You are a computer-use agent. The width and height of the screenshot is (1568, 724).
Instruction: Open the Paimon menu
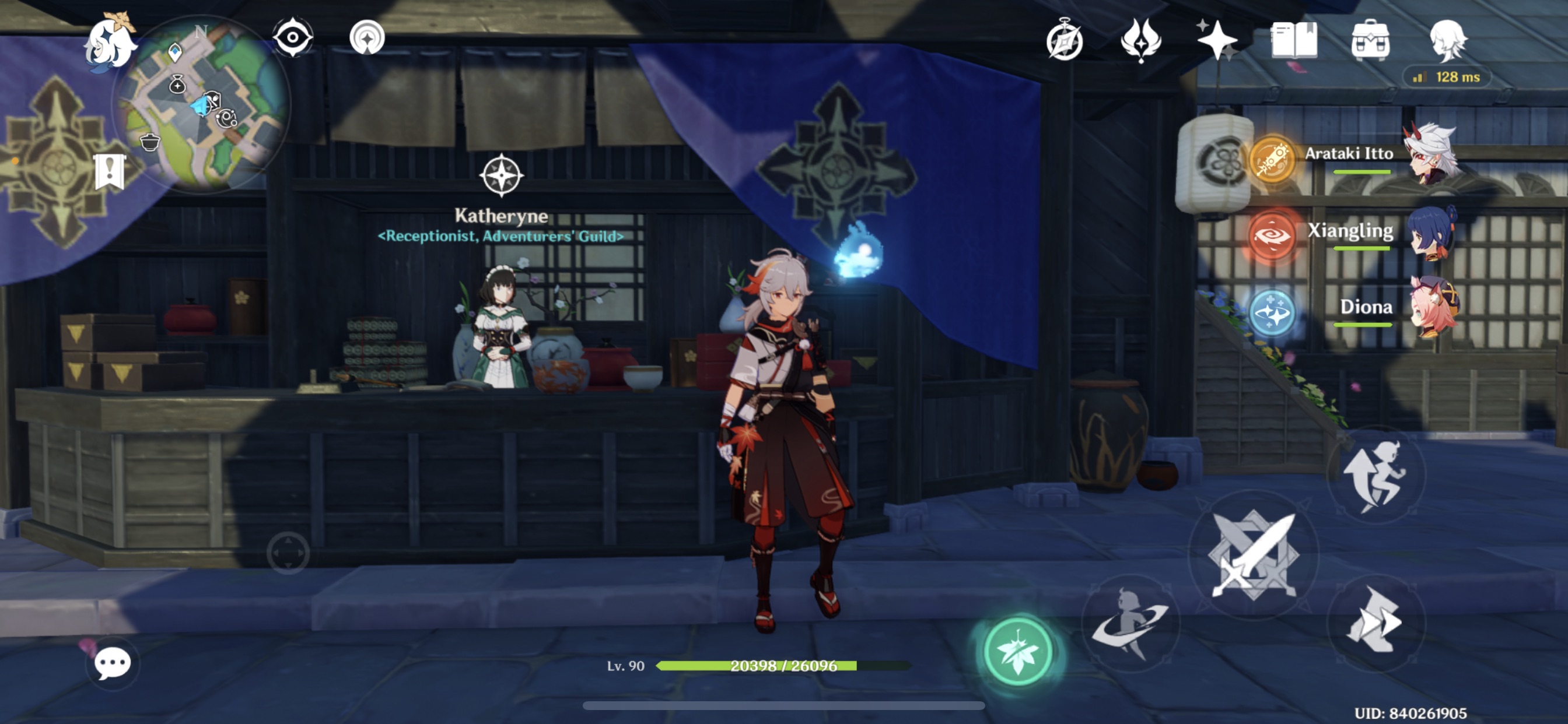[x=111, y=43]
